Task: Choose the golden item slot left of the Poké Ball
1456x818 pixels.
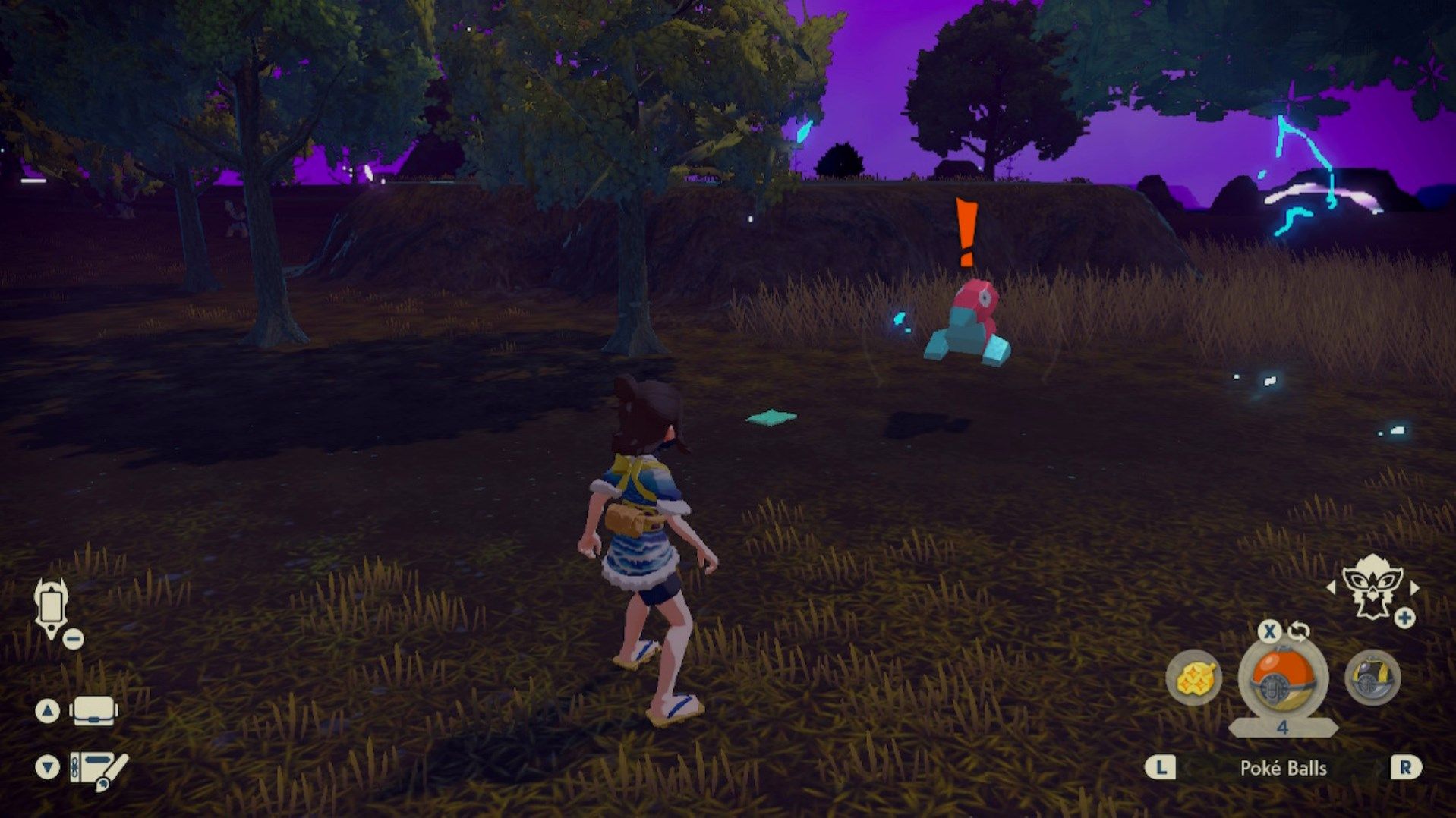Action: 1194,678
